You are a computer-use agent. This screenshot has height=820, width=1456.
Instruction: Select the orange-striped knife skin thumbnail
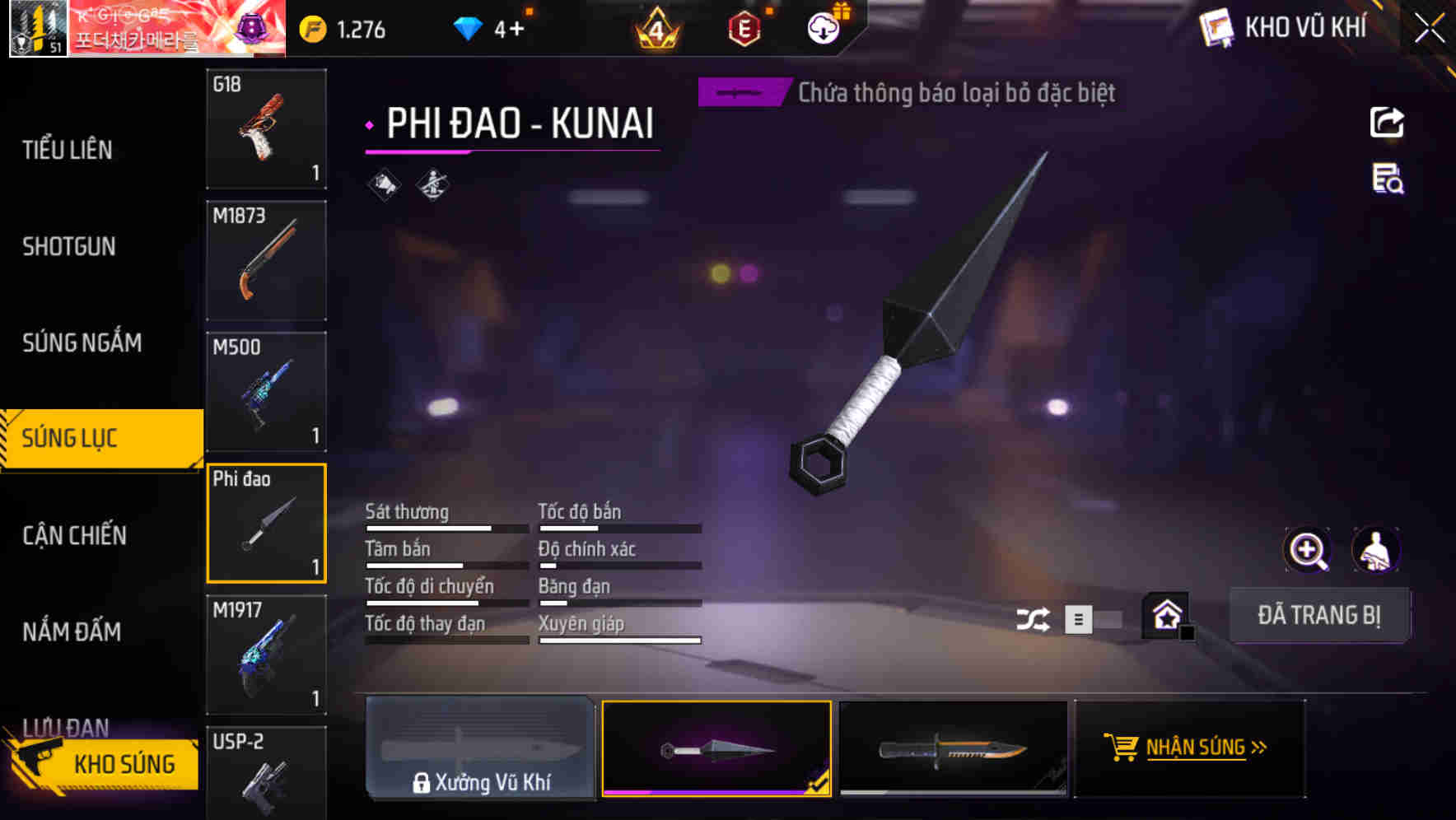953,748
